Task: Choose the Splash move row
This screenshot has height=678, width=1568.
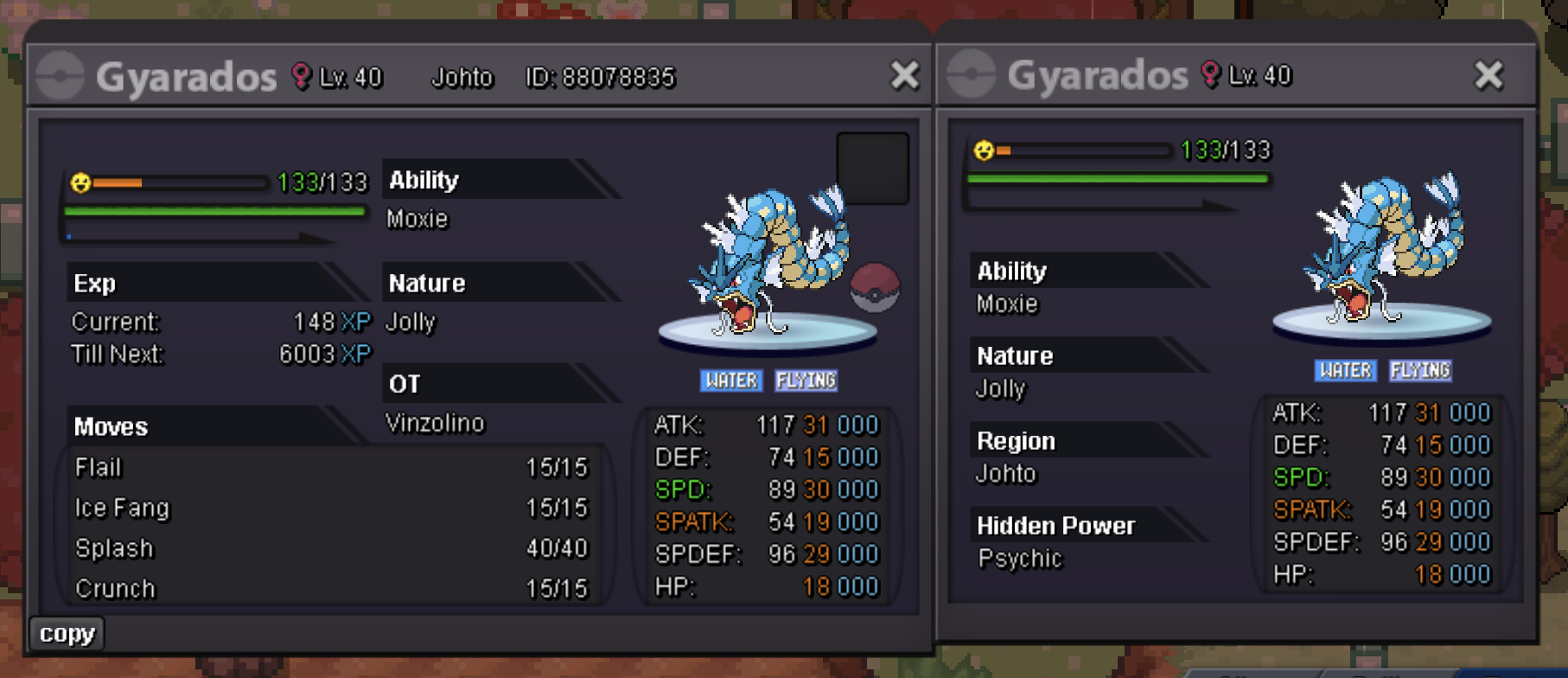Action: coord(331,549)
